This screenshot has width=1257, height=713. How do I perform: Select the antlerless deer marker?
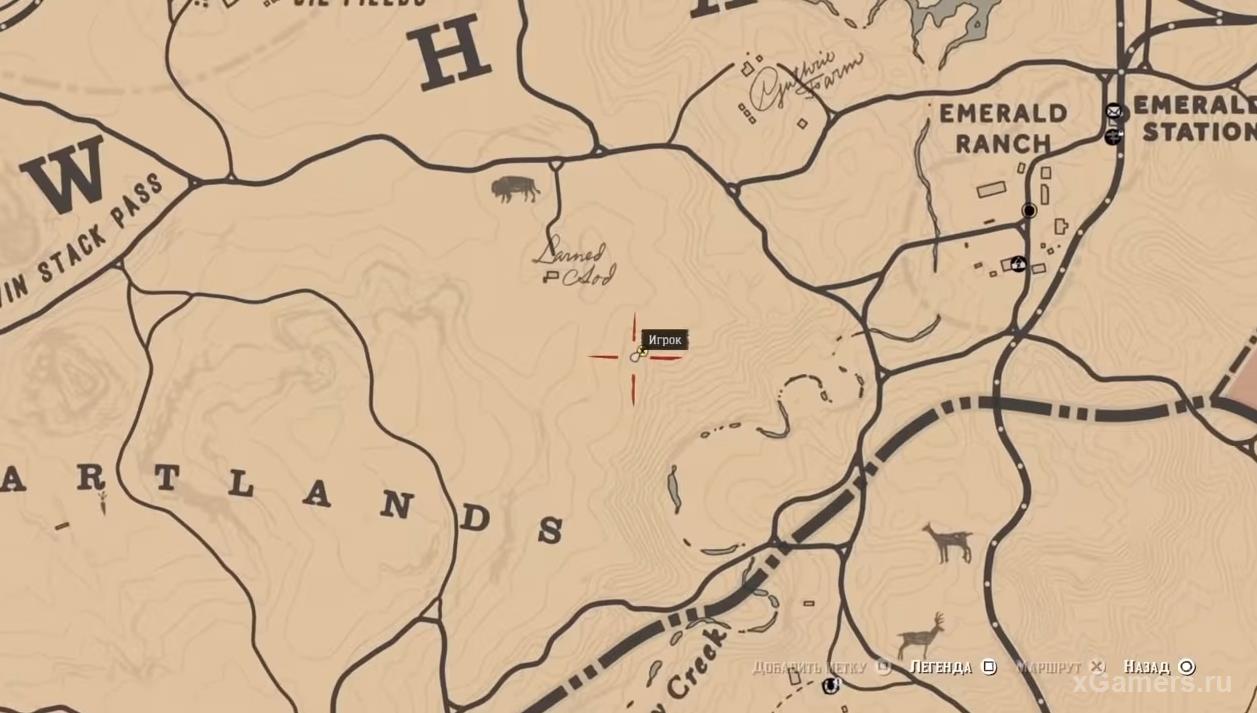tap(948, 544)
